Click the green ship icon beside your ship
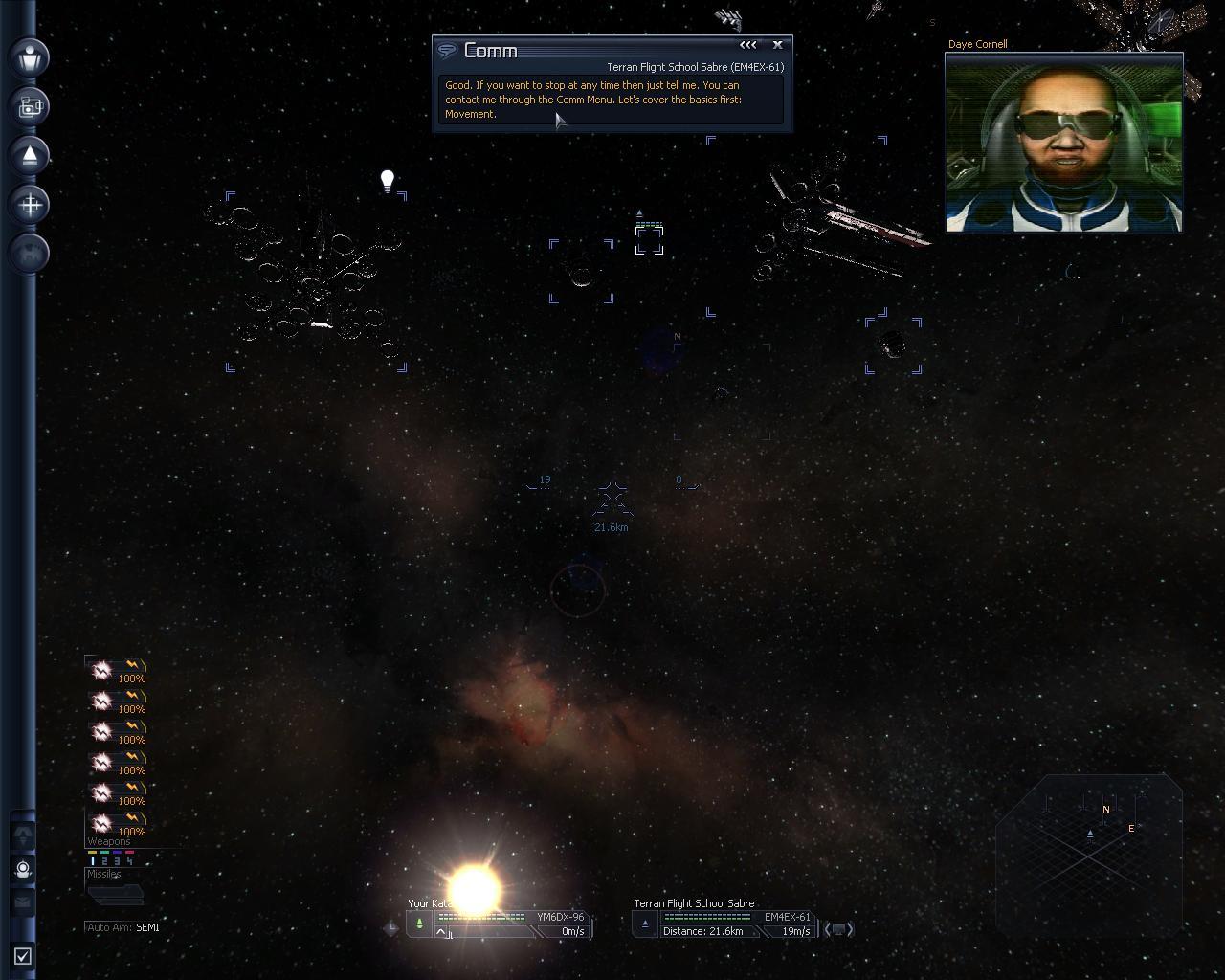1225x980 pixels. [x=419, y=924]
